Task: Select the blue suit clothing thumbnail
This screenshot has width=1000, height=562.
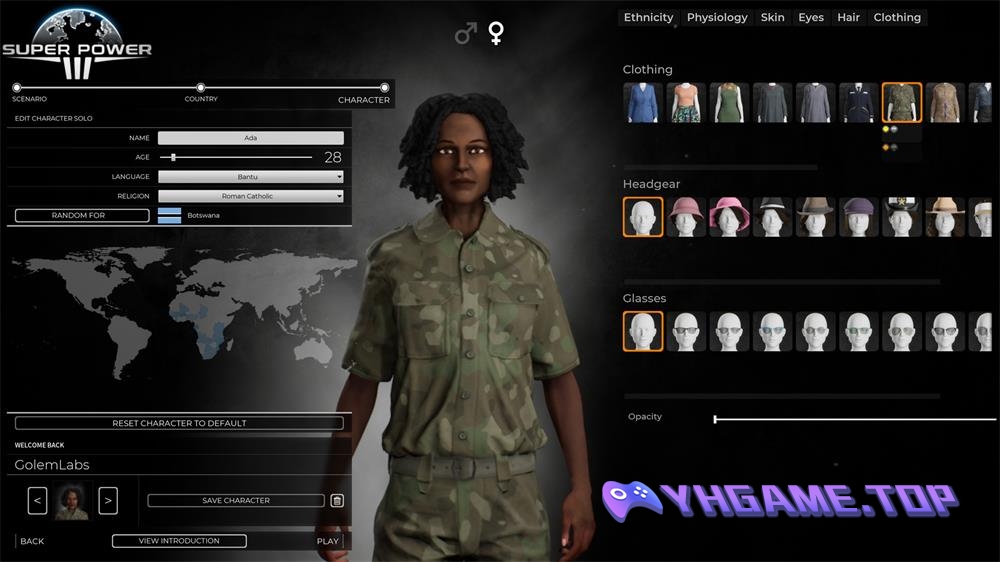Action: click(x=642, y=103)
